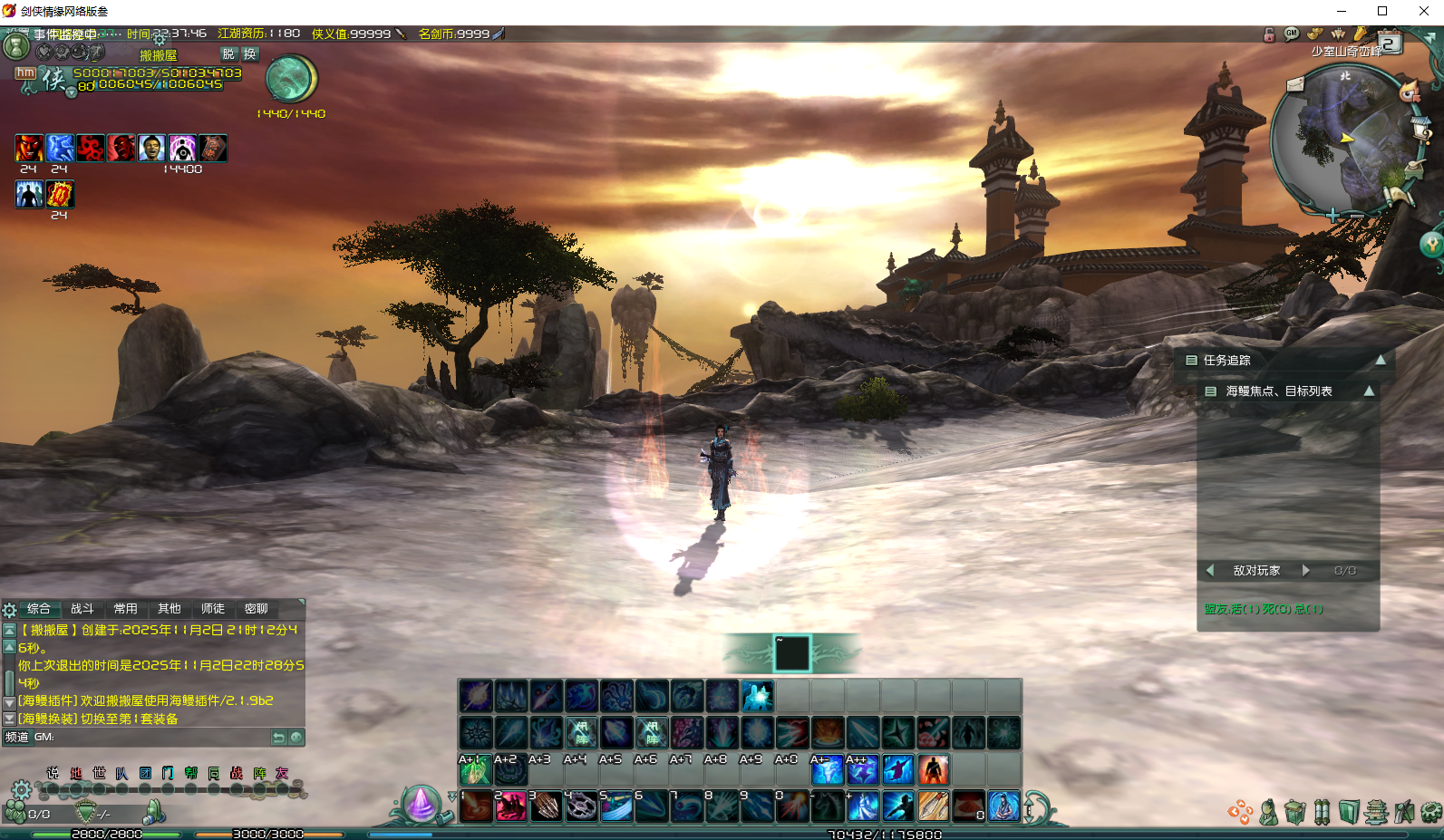This screenshot has width=1444, height=840.
Task: Open the calendar icon showing 2
Action: [x=1389, y=43]
